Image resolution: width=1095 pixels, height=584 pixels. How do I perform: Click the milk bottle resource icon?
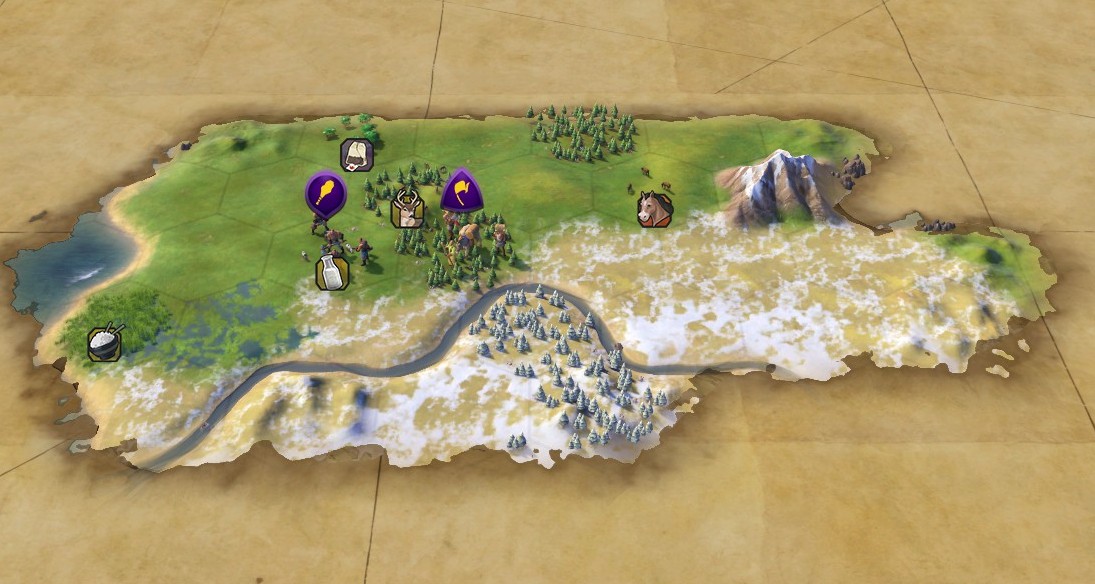click(x=331, y=271)
